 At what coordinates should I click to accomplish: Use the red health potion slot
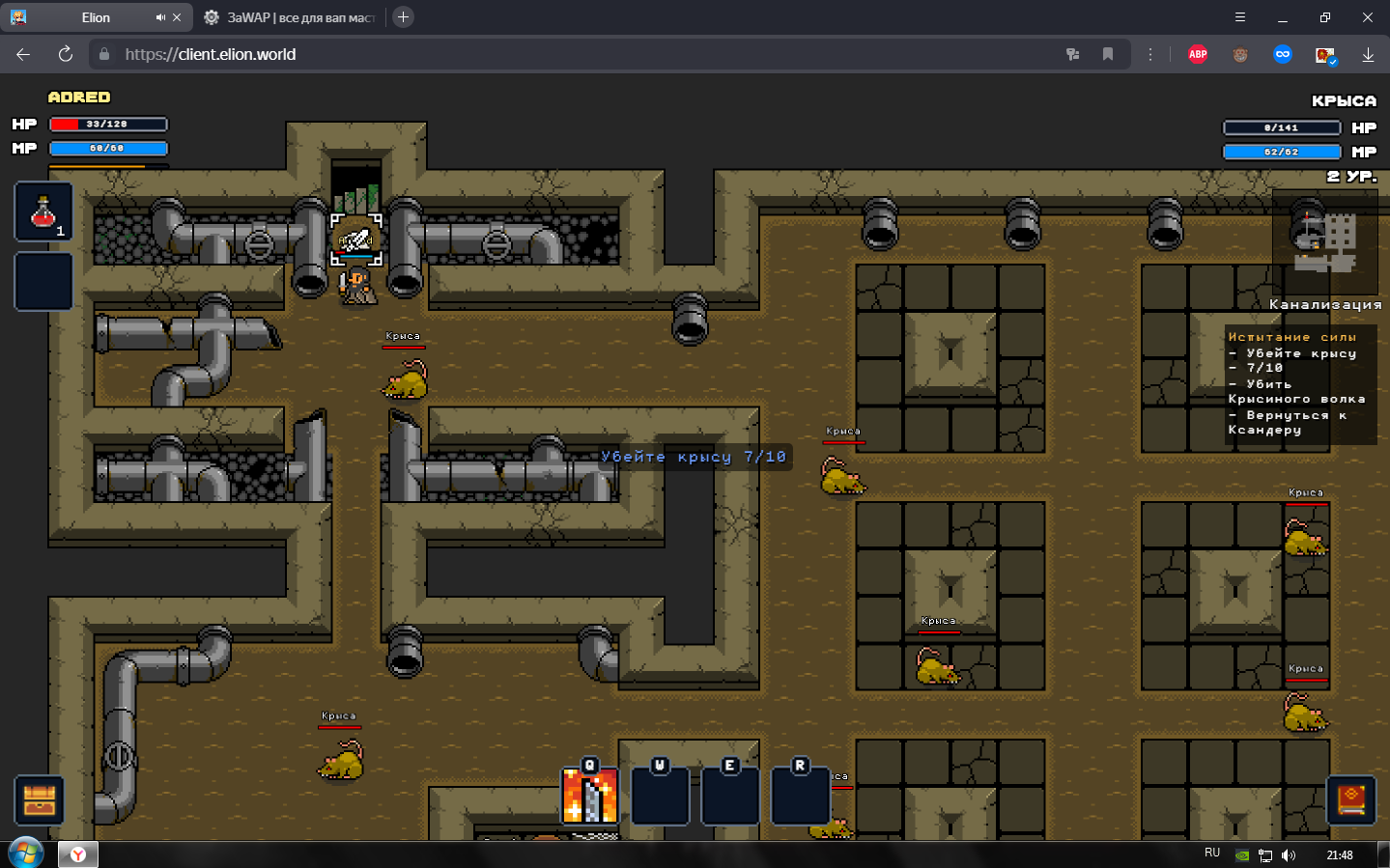tap(43, 212)
